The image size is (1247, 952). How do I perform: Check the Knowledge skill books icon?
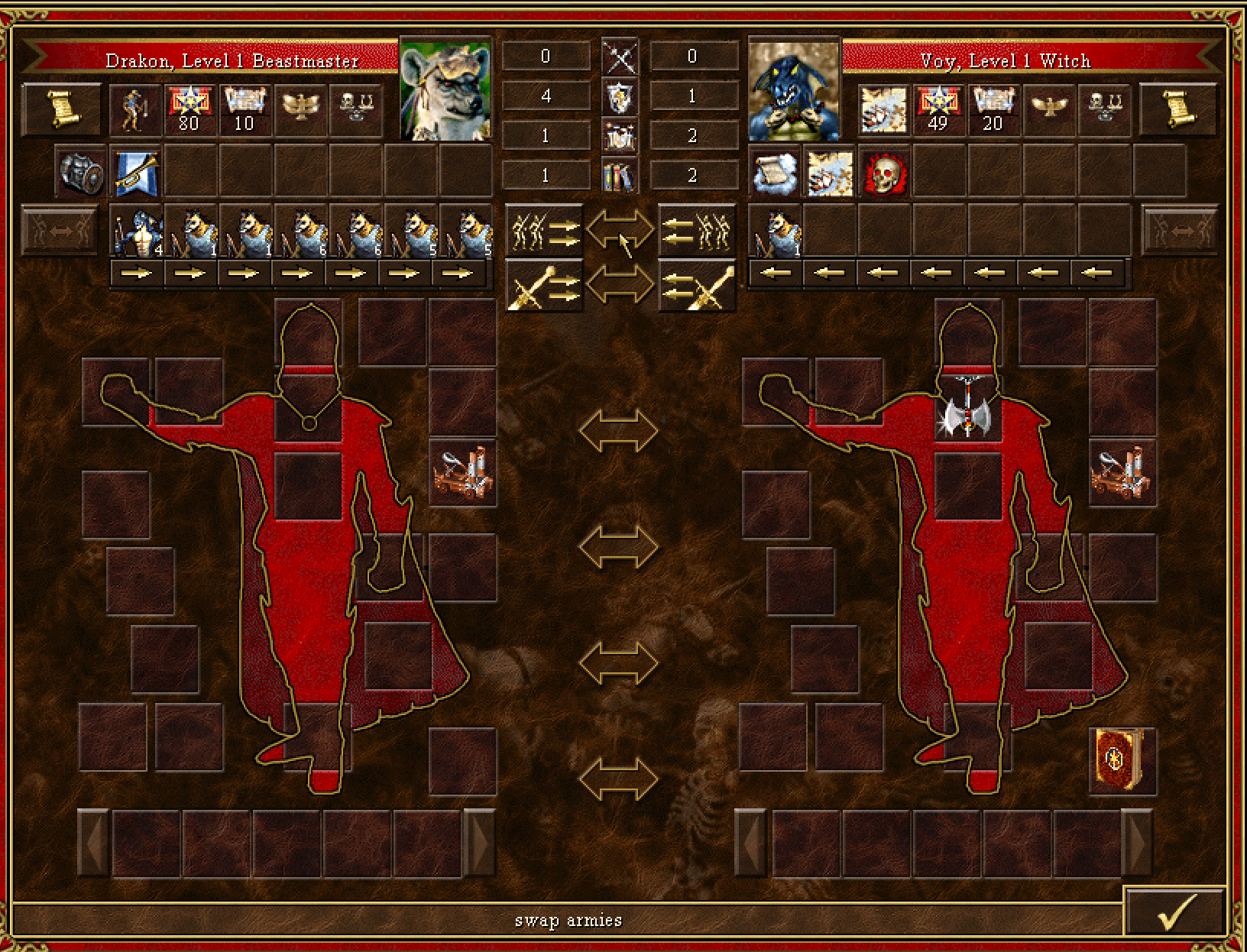click(621, 176)
